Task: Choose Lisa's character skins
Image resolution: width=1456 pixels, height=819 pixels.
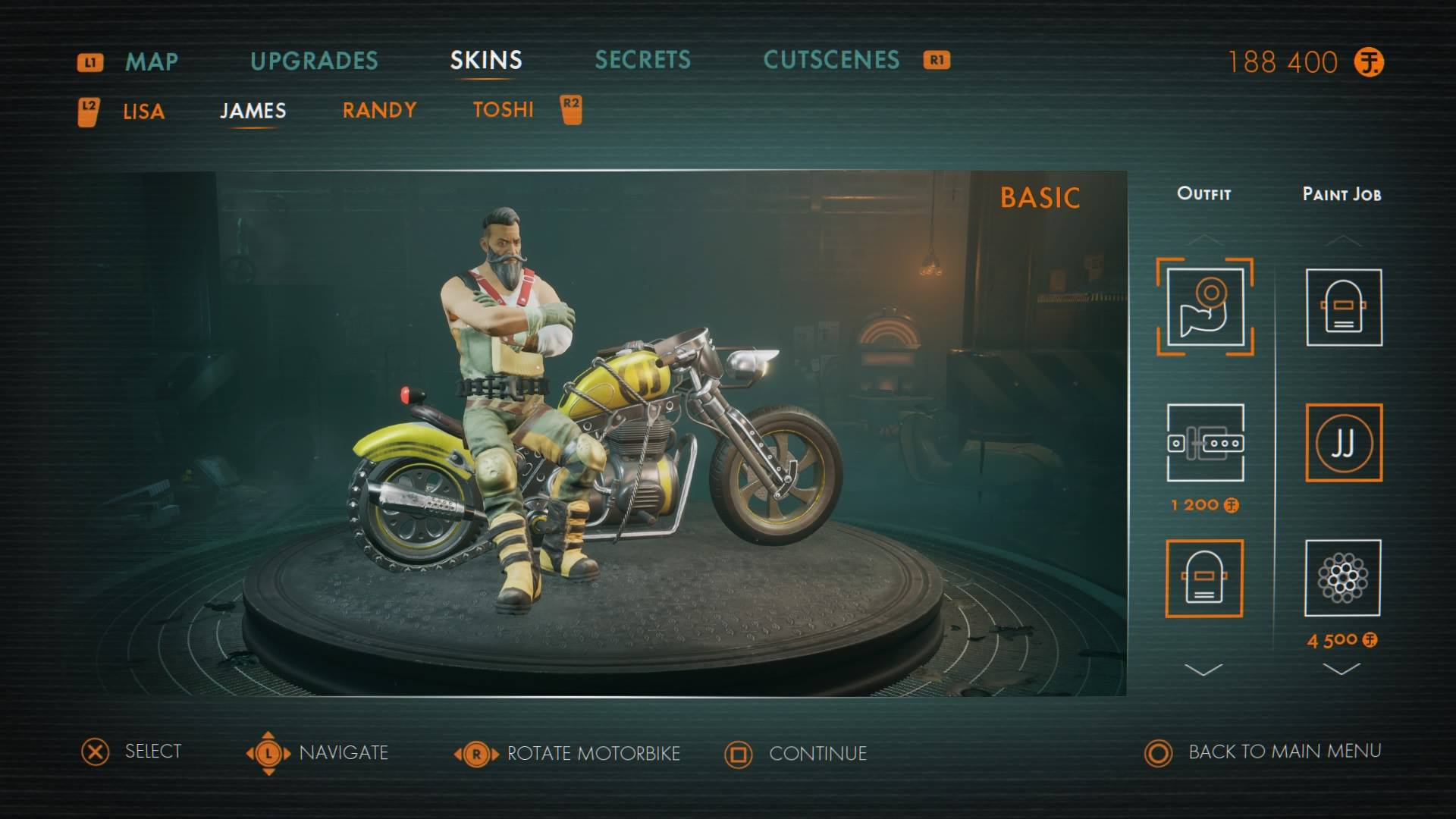Action: pyautogui.click(x=143, y=111)
